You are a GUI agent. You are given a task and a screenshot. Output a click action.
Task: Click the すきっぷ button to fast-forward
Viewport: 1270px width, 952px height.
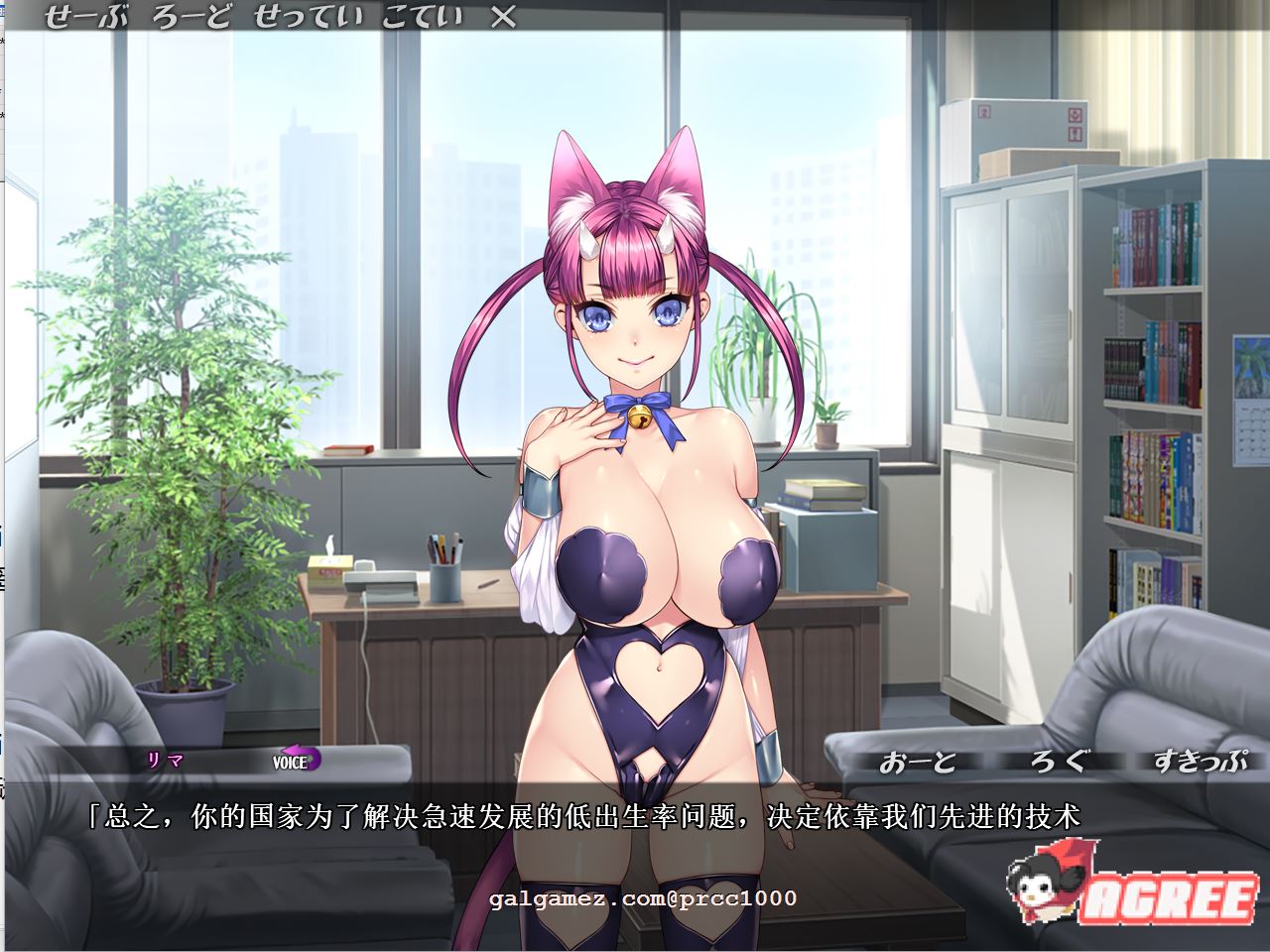coord(1199,762)
